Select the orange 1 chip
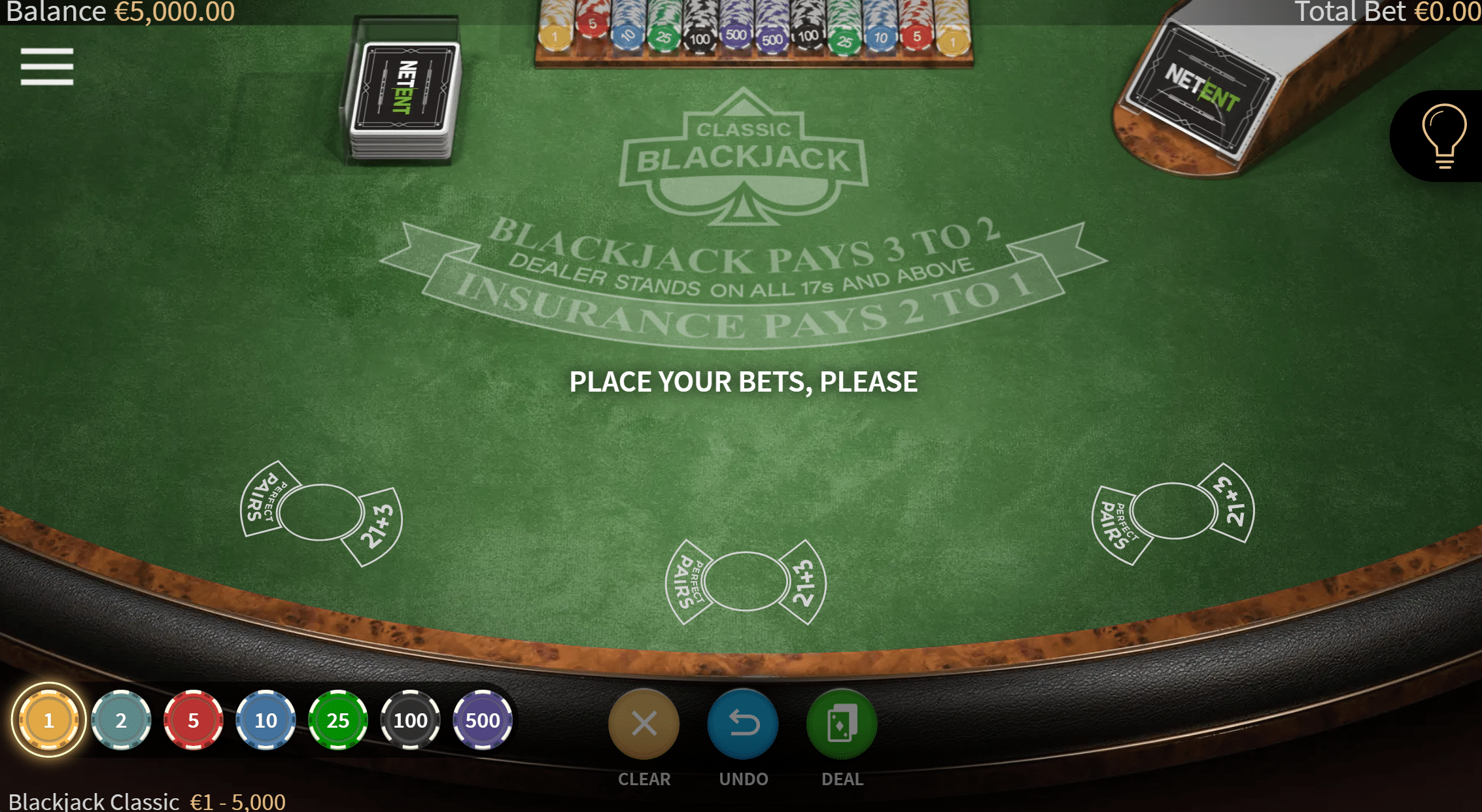 (x=48, y=720)
